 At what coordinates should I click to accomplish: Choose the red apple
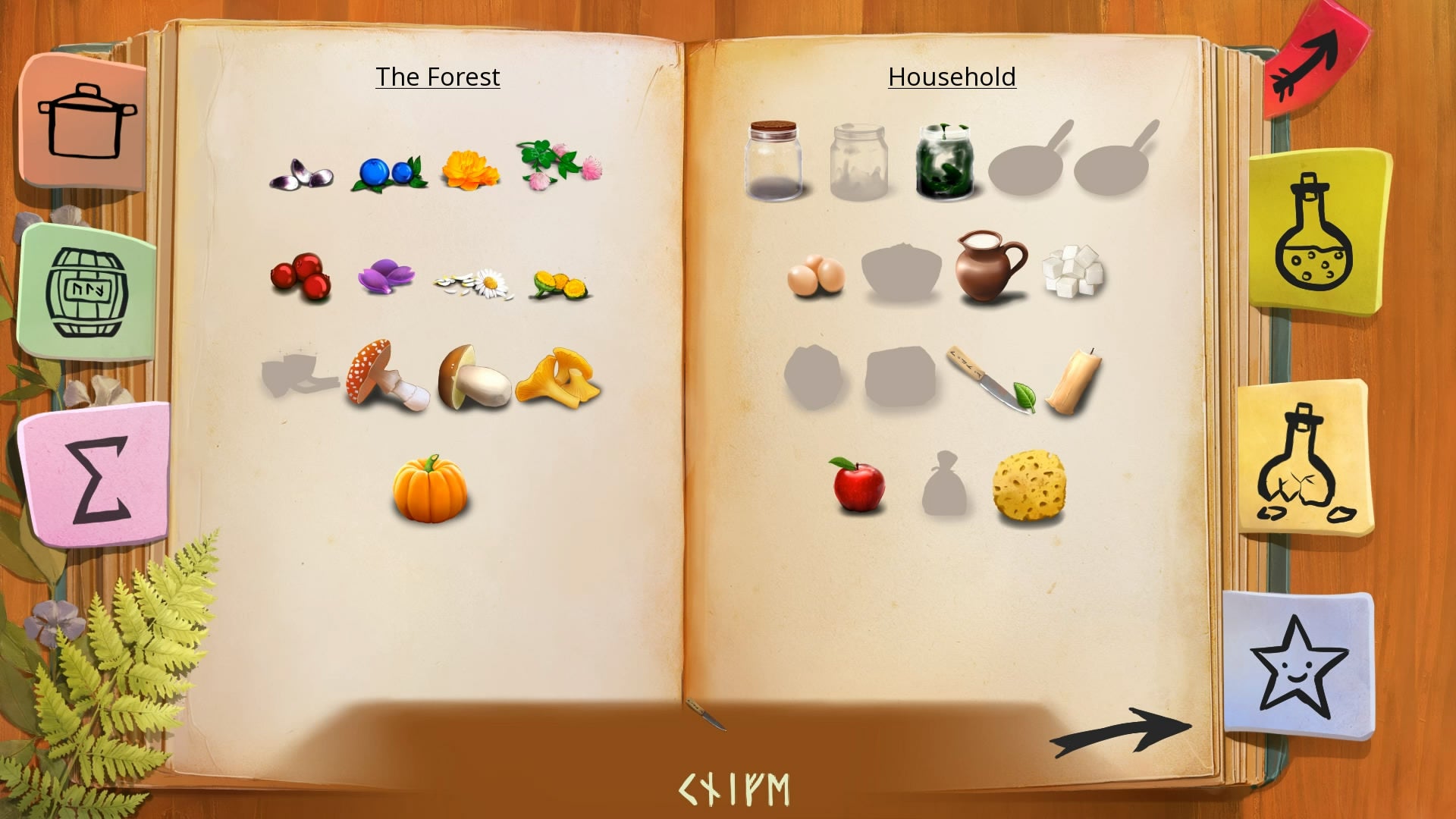click(x=858, y=485)
